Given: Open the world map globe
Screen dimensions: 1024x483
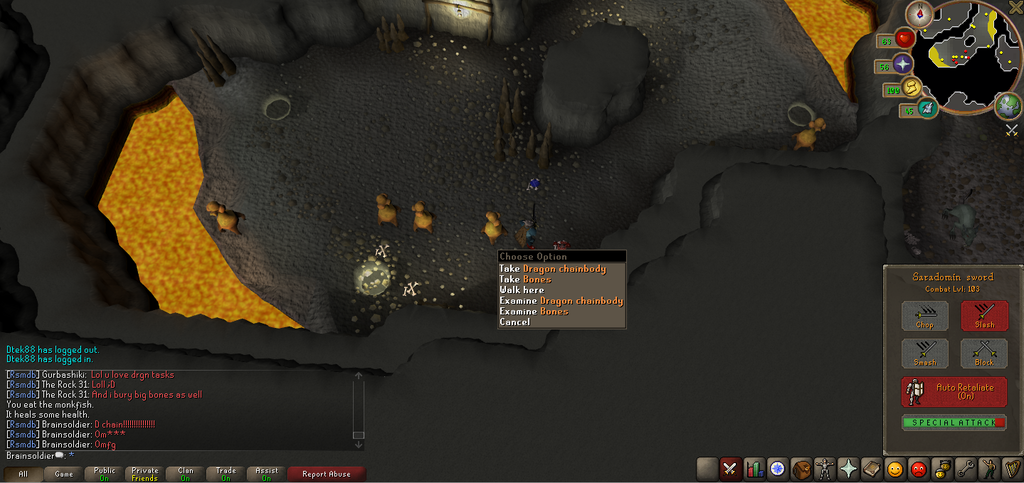Looking at the screenshot, I should click(x=1008, y=105).
